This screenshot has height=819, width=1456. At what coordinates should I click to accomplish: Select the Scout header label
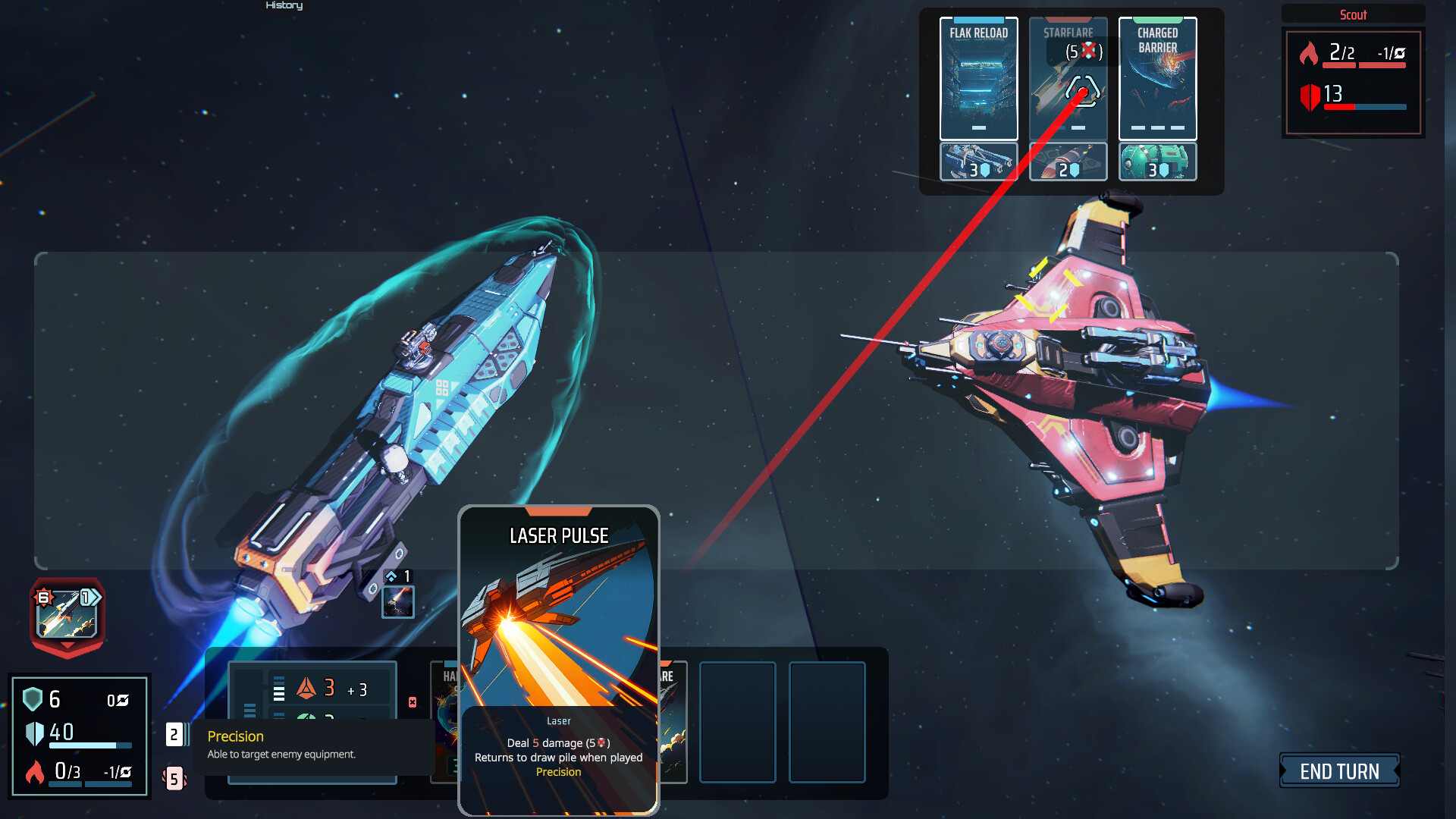click(1352, 14)
